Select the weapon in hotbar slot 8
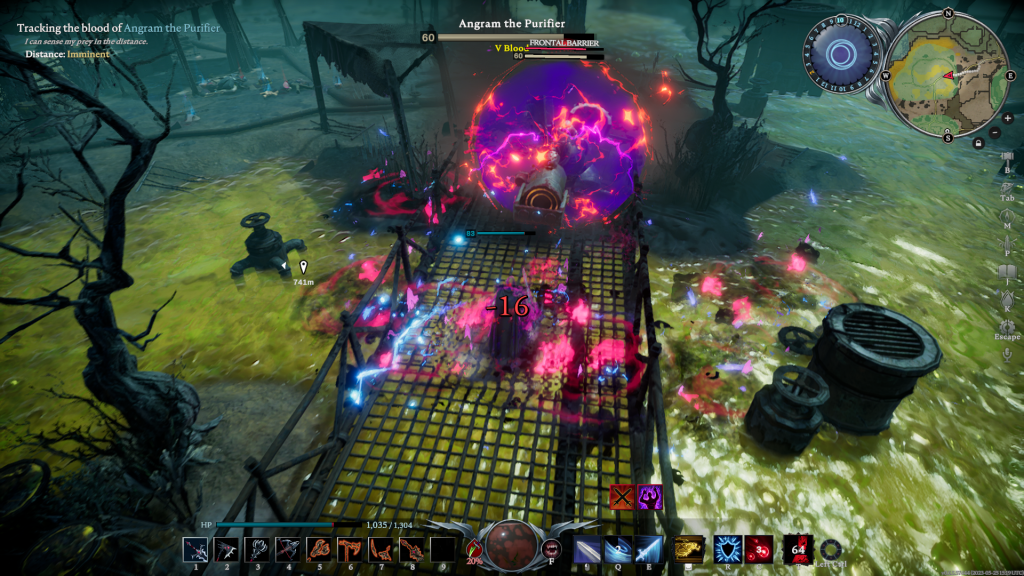This screenshot has height=576, width=1024. [412, 549]
